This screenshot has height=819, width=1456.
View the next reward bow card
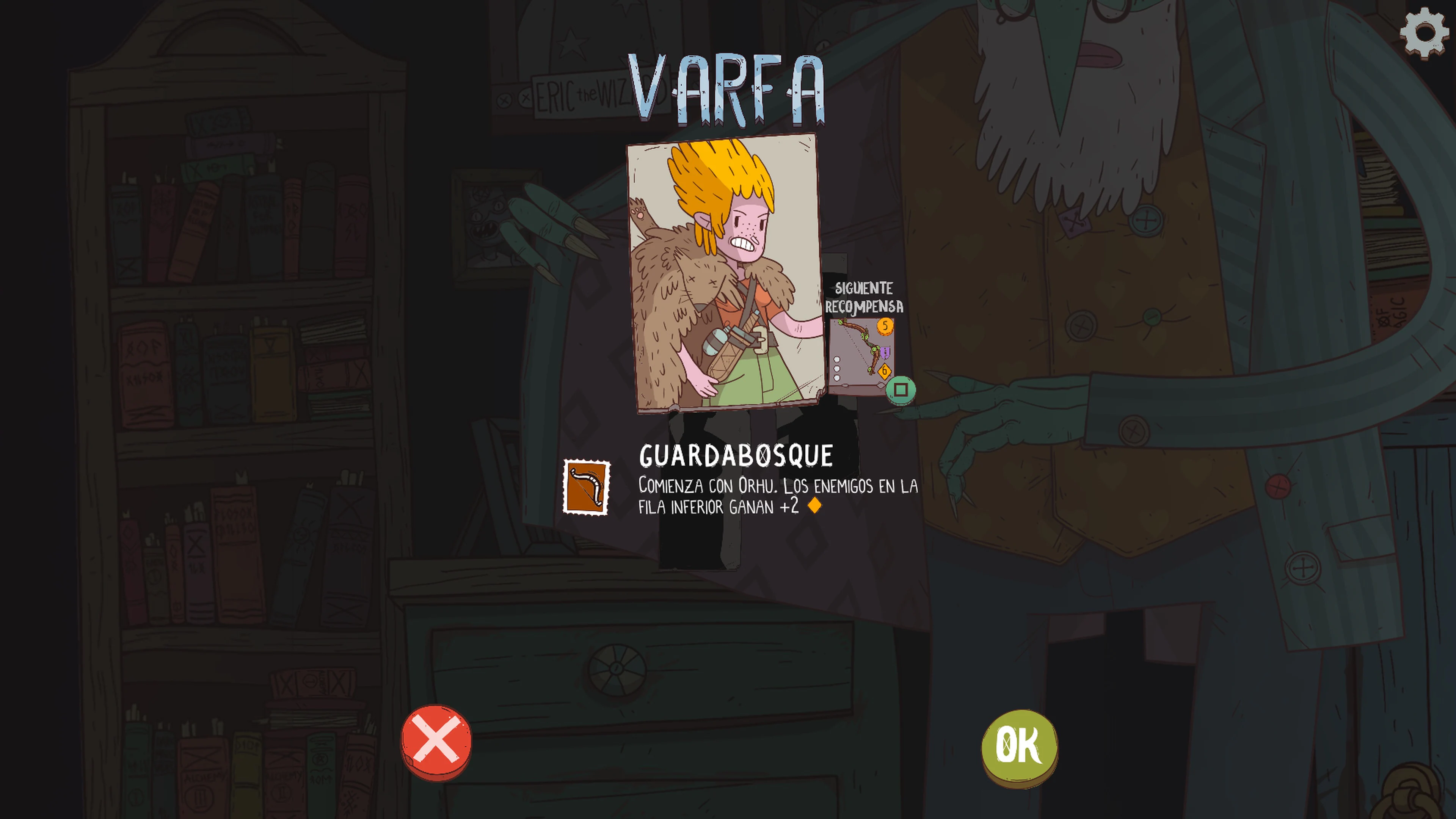[x=861, y=355]
